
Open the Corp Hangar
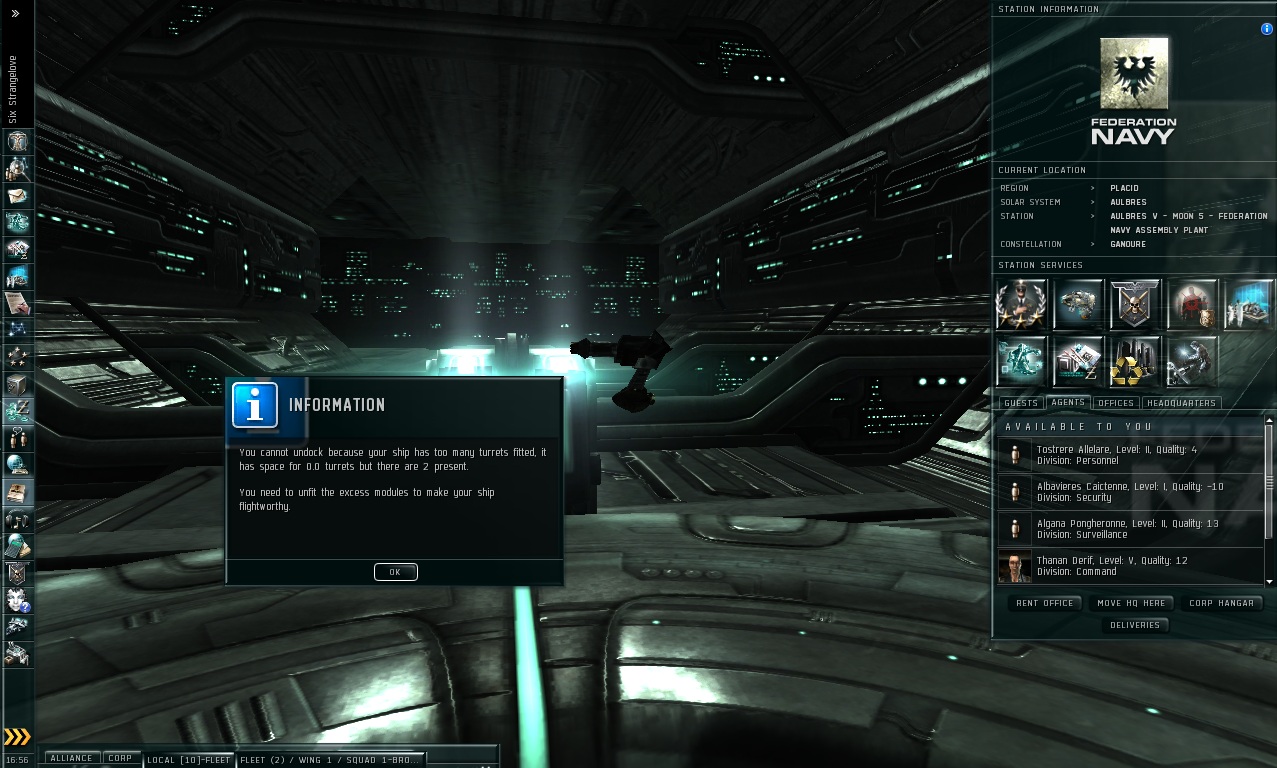(x=1221, y=603)
